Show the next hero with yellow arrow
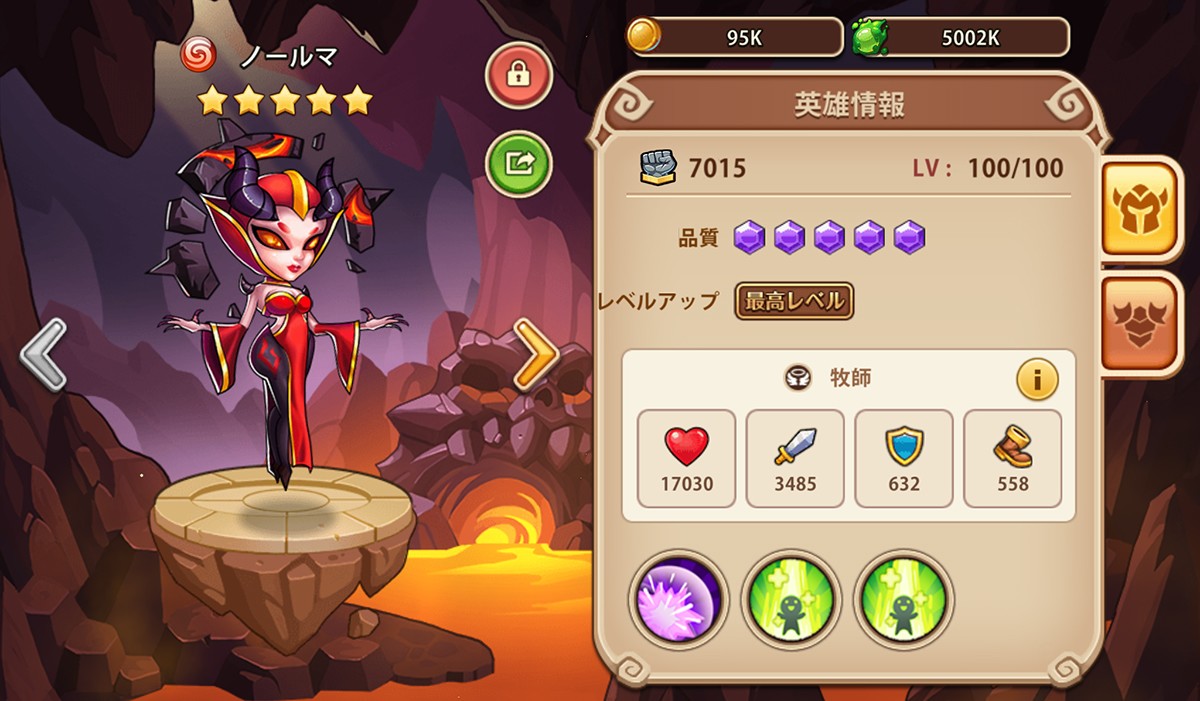Image resolution: width=1200 pixels, height=701 pixels. tap(536, 354)
